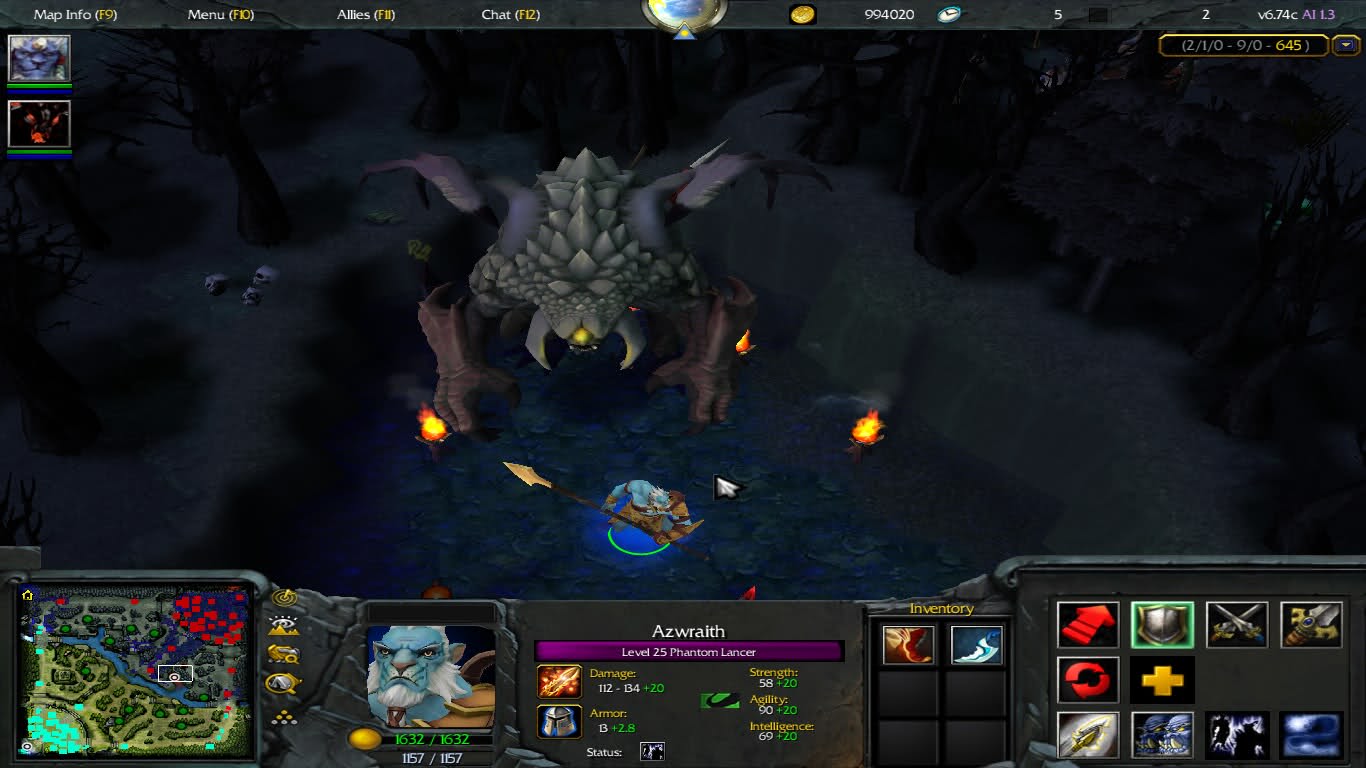This screenshot has width=1366, height=768.
Task: Toggle formation movement button below minimap icons
Action: (x=286, y=717)
